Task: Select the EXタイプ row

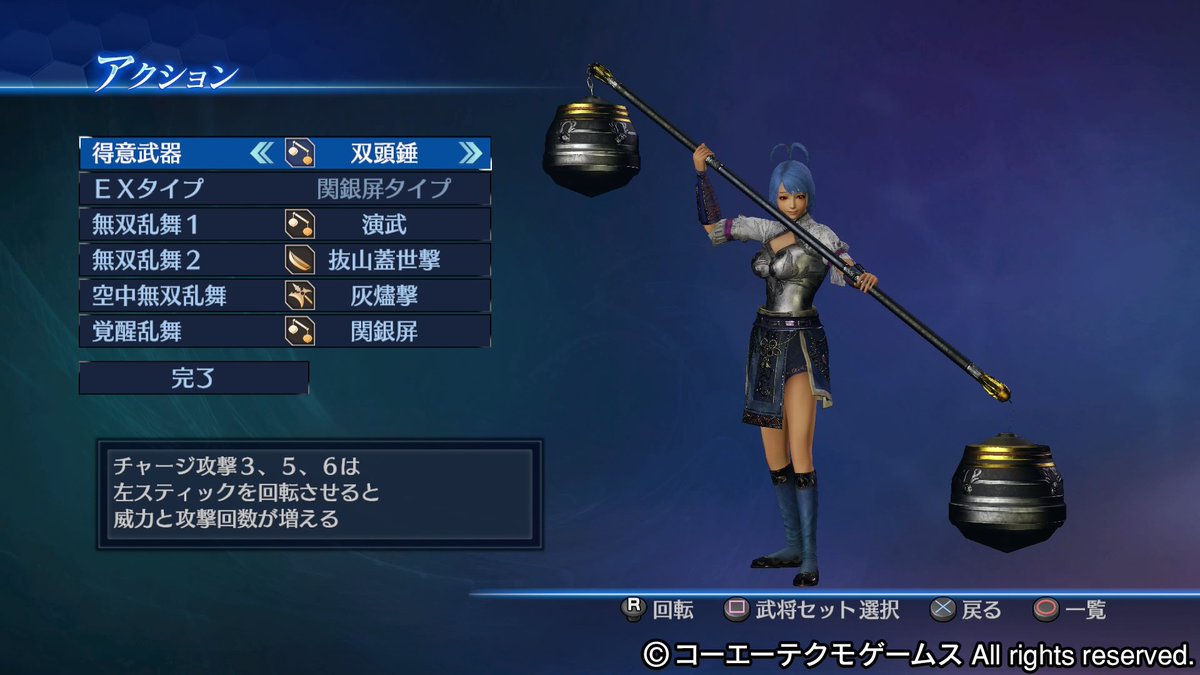Action: coord(284,188)
